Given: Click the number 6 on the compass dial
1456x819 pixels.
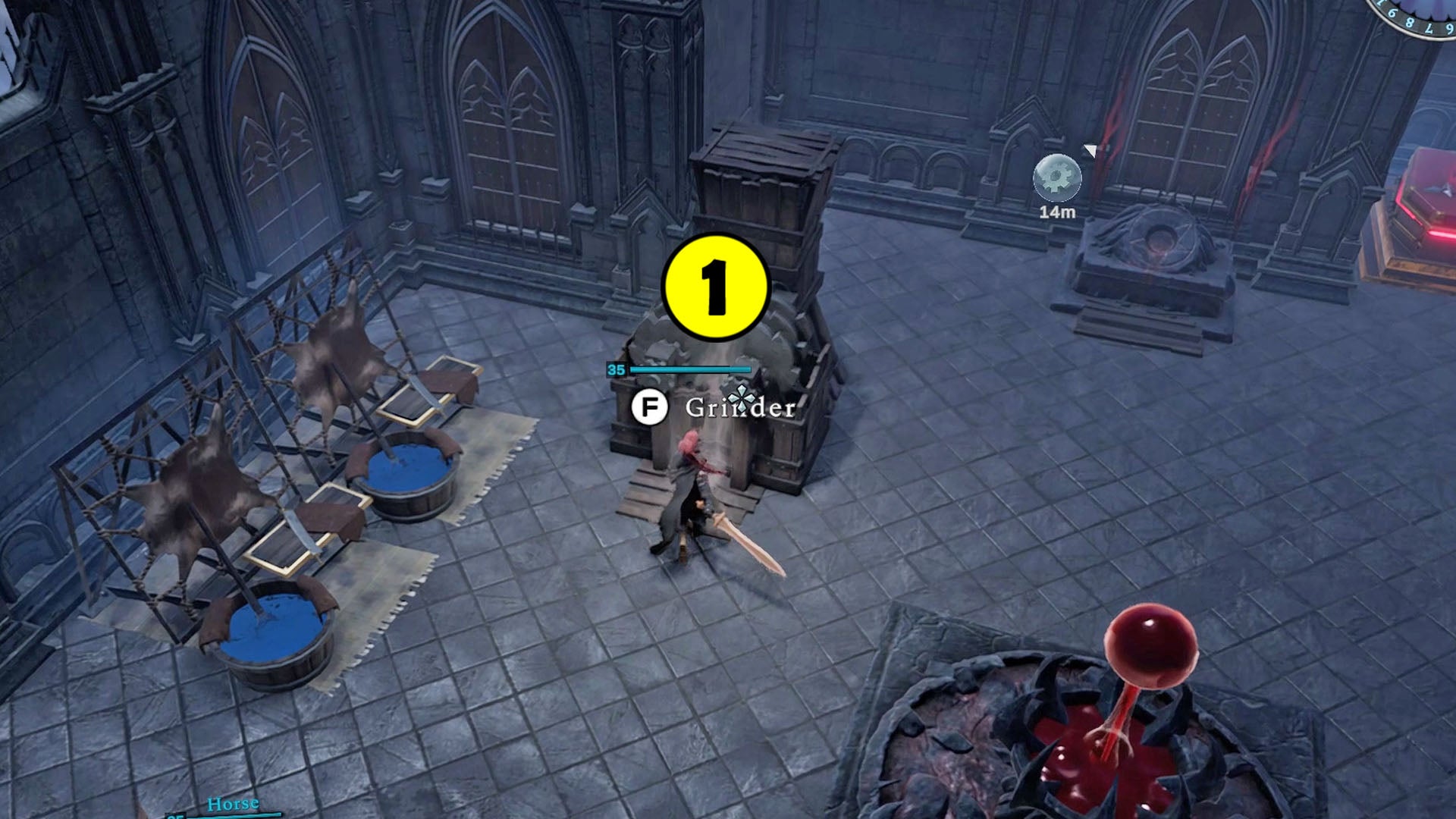Looking at the screenshot, I should coord(1394,13).
